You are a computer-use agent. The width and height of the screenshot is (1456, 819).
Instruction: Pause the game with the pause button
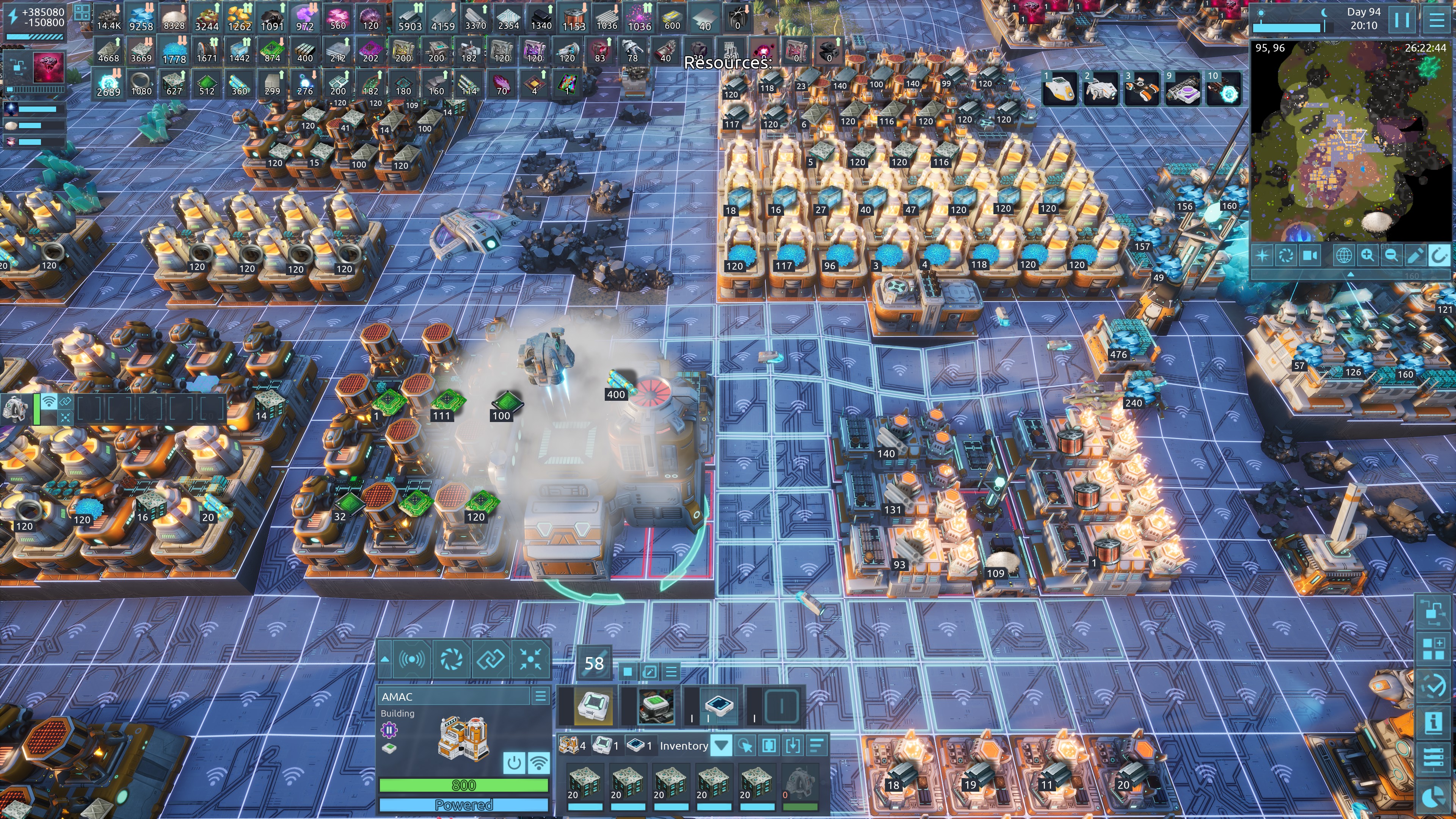point(1402,20)
